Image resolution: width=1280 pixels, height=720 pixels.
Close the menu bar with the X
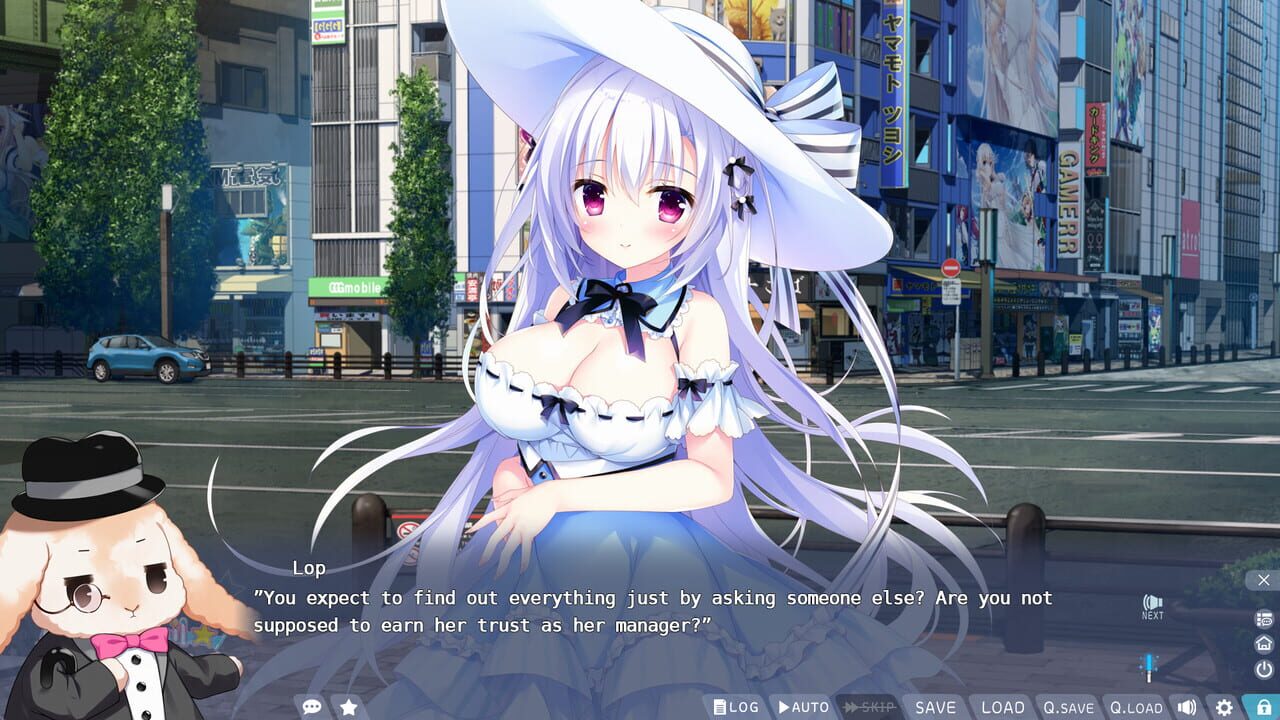click(x=1262, y=581)
